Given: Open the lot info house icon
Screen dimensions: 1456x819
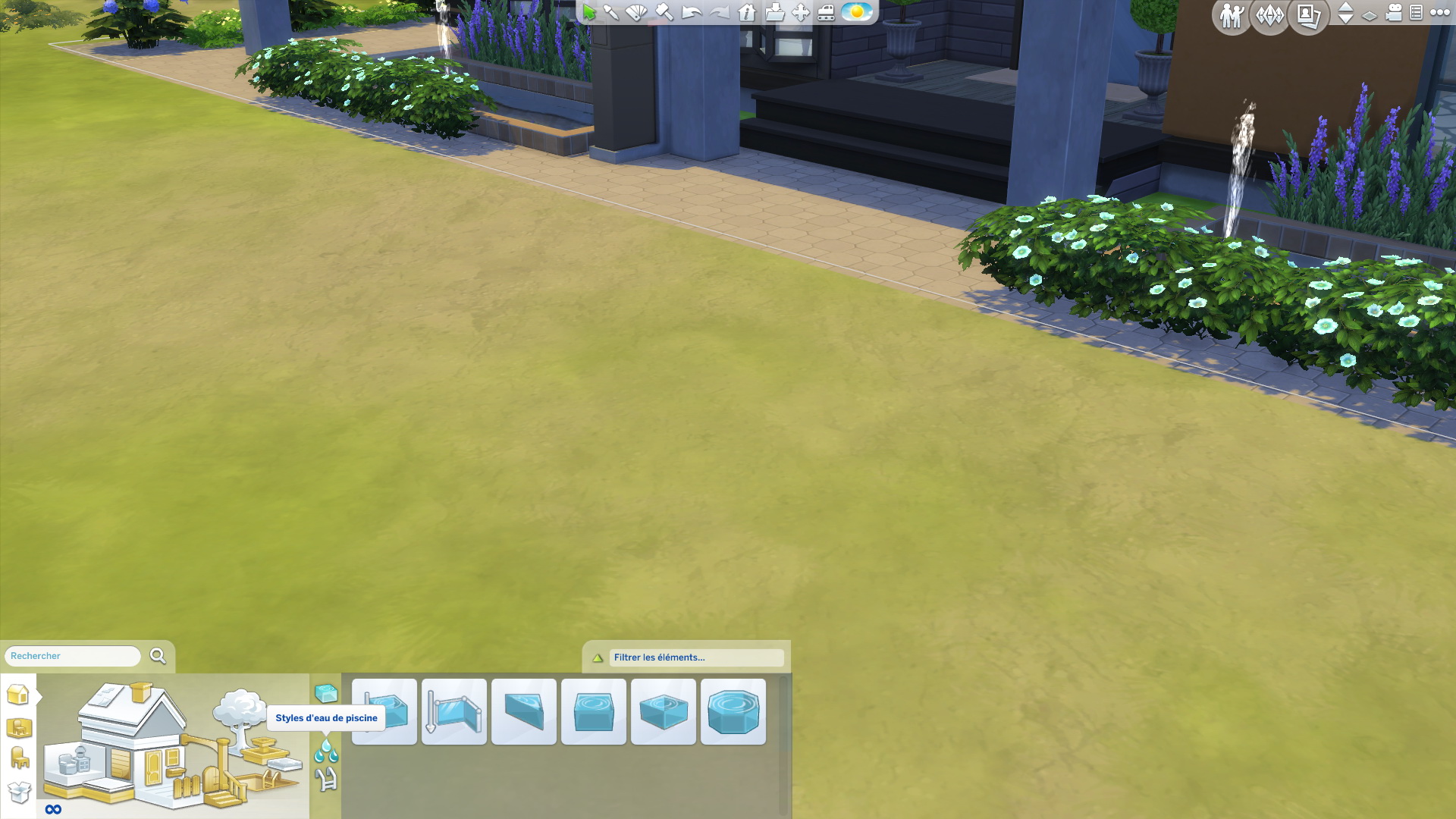Looking at the screenshot, I should click(747, 12).
